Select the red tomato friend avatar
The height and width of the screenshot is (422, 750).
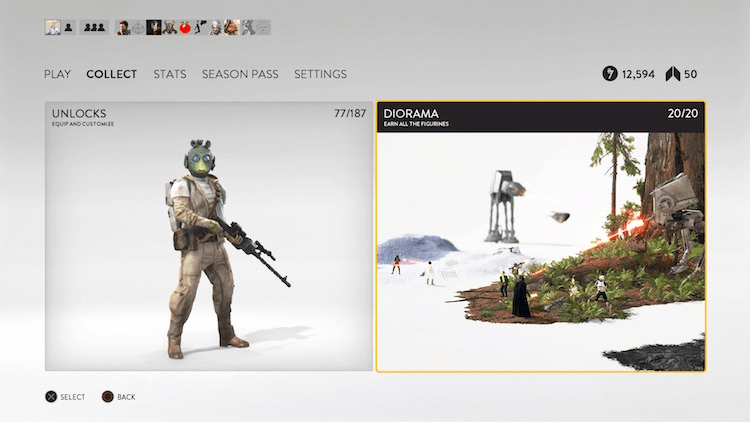click(x=185, y=28)
